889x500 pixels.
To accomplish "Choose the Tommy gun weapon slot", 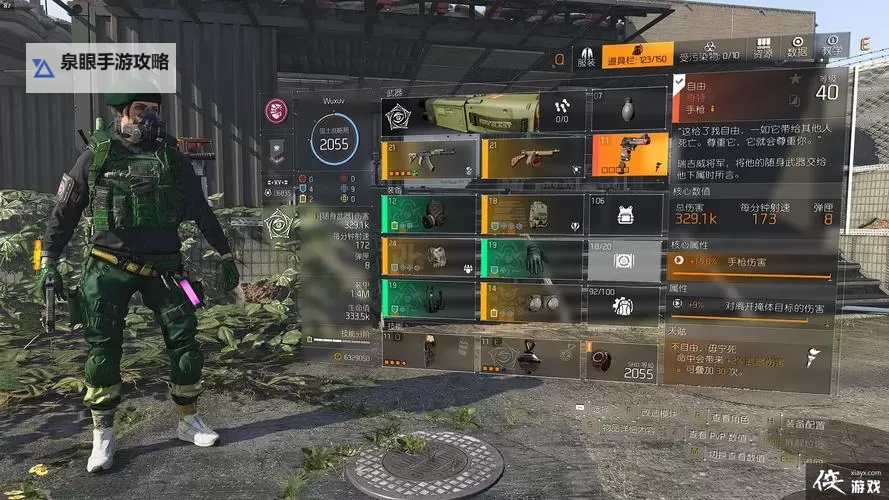I will click(x=531, y=158).
